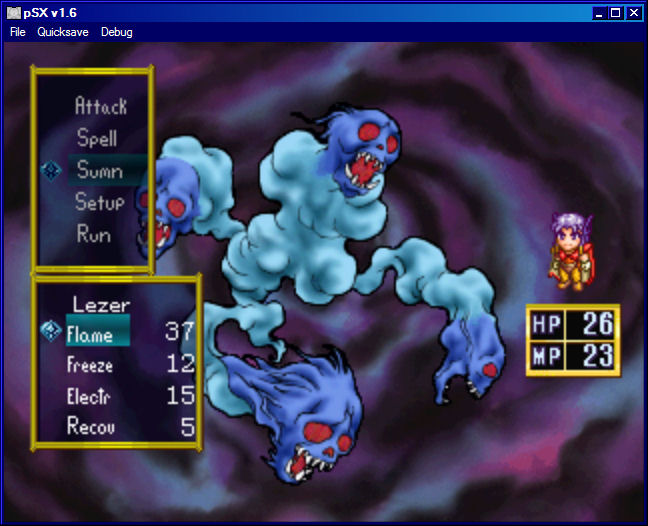Select the Recov spell entry

click(x=90, y=427)
